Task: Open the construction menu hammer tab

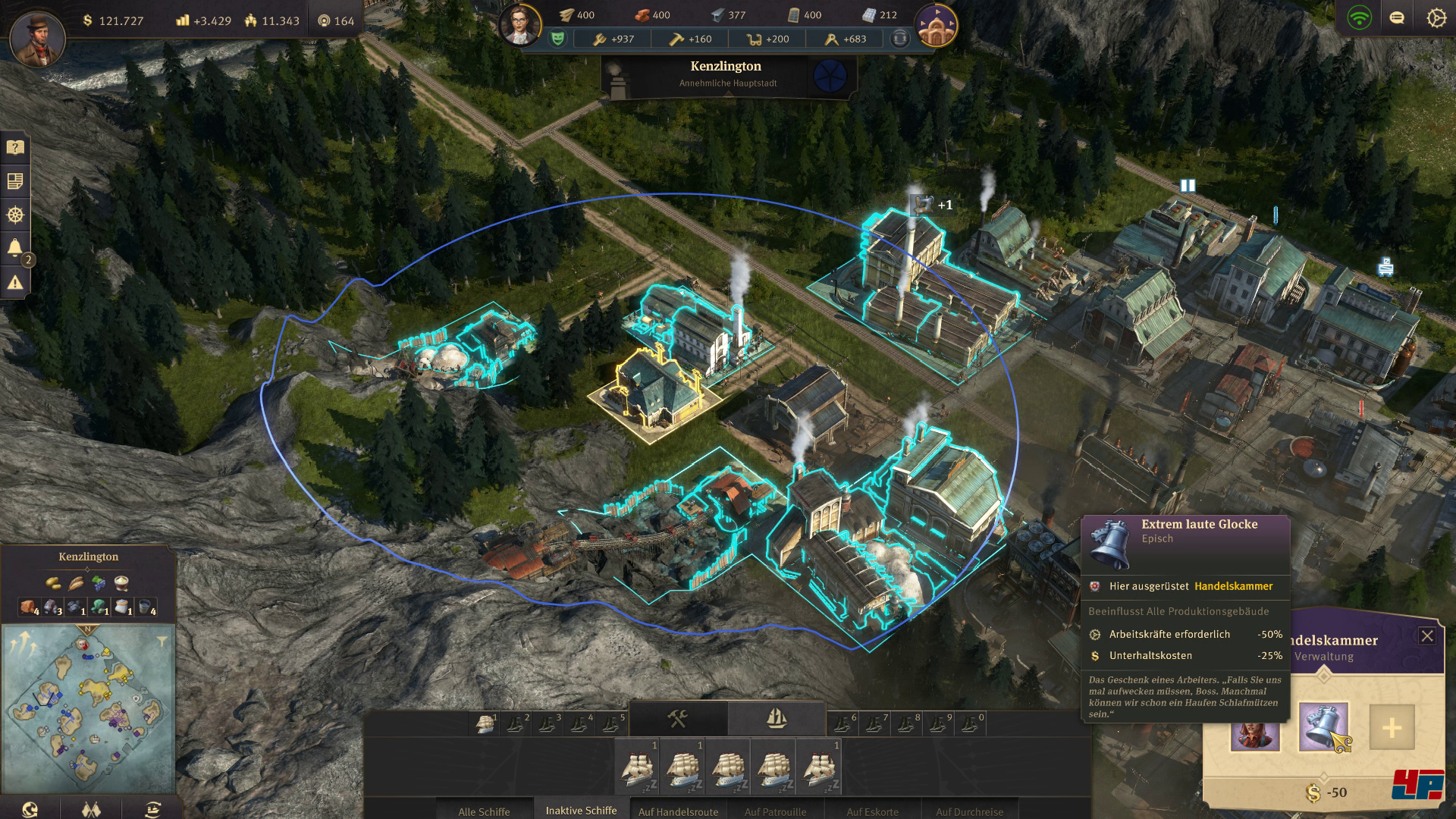Action: tap(678, 718)
